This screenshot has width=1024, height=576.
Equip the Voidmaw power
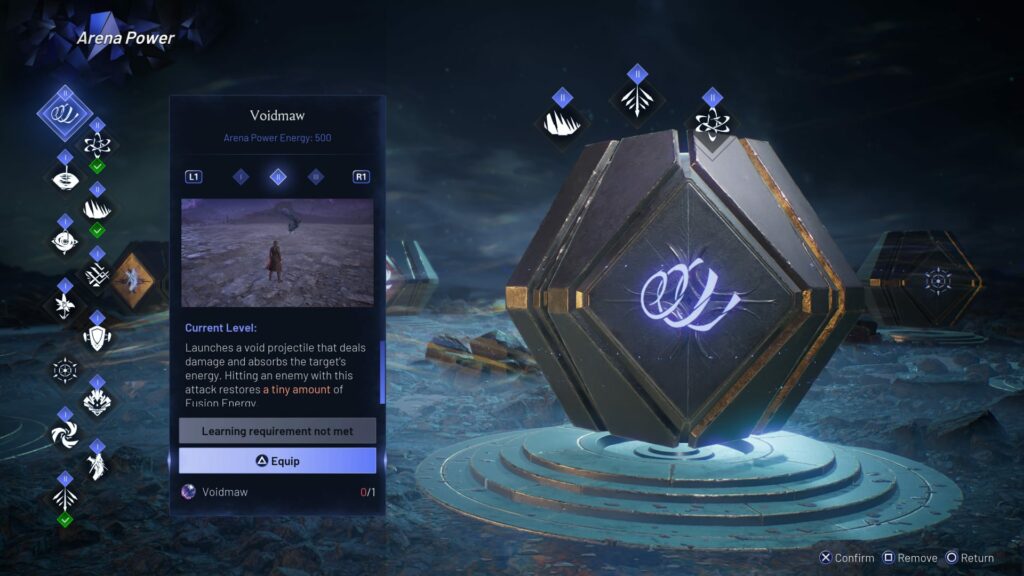[277, 461]
